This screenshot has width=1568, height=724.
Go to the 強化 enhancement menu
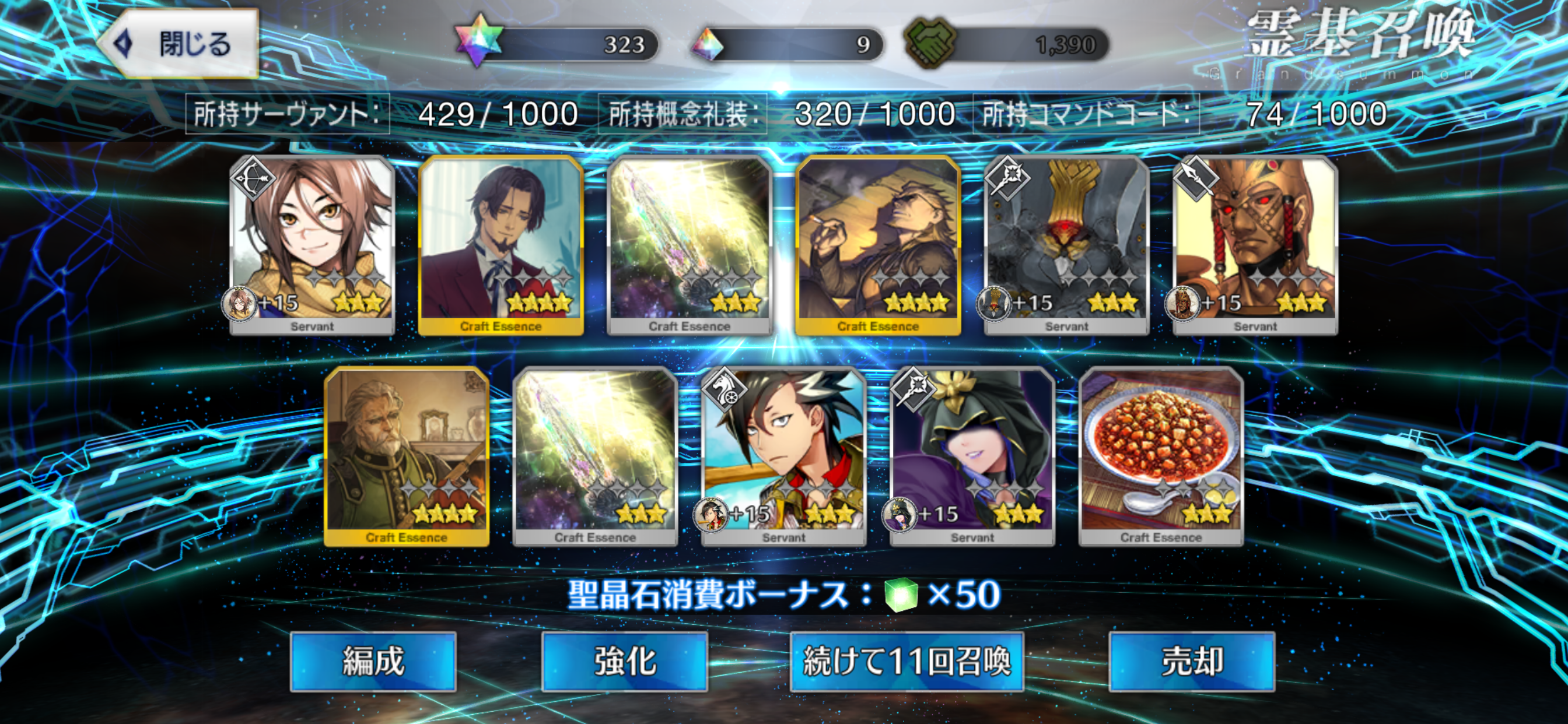(x=625, y=661)
